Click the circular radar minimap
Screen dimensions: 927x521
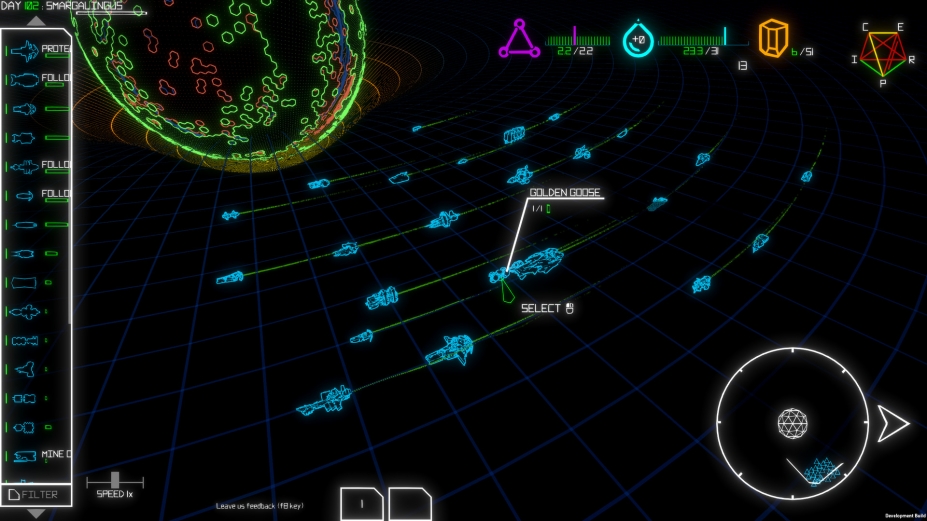(792, 423)
